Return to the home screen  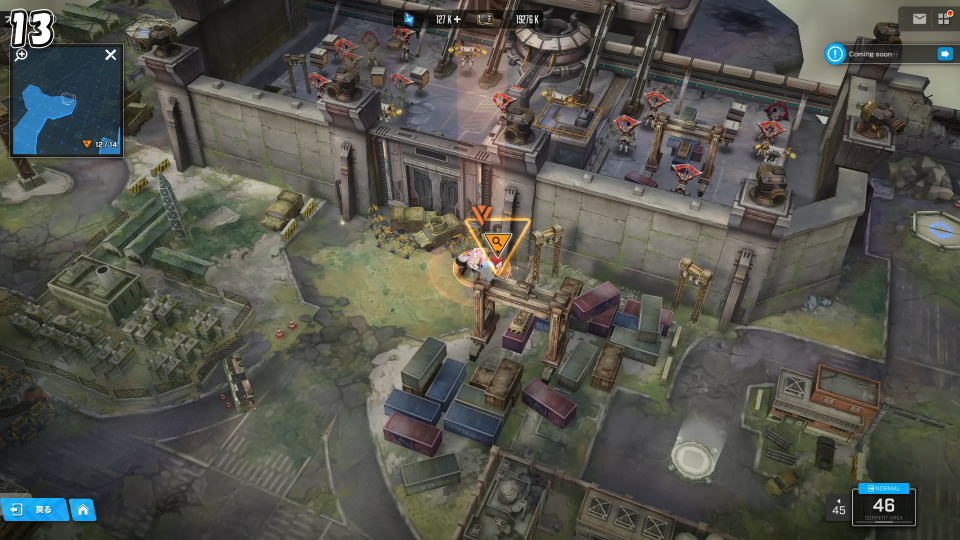(x=83, y=510)
